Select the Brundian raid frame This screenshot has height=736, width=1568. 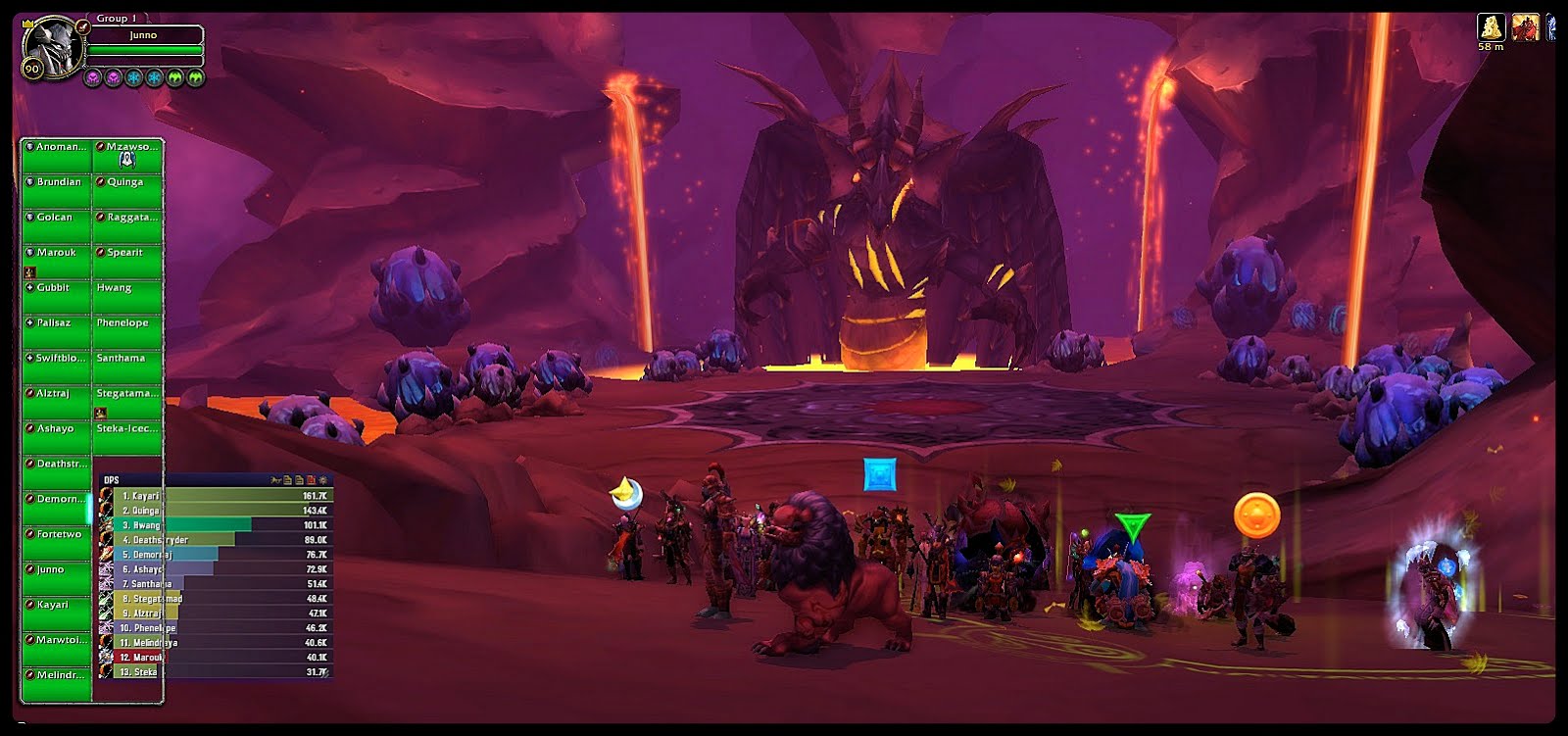(x=57, y=190)
